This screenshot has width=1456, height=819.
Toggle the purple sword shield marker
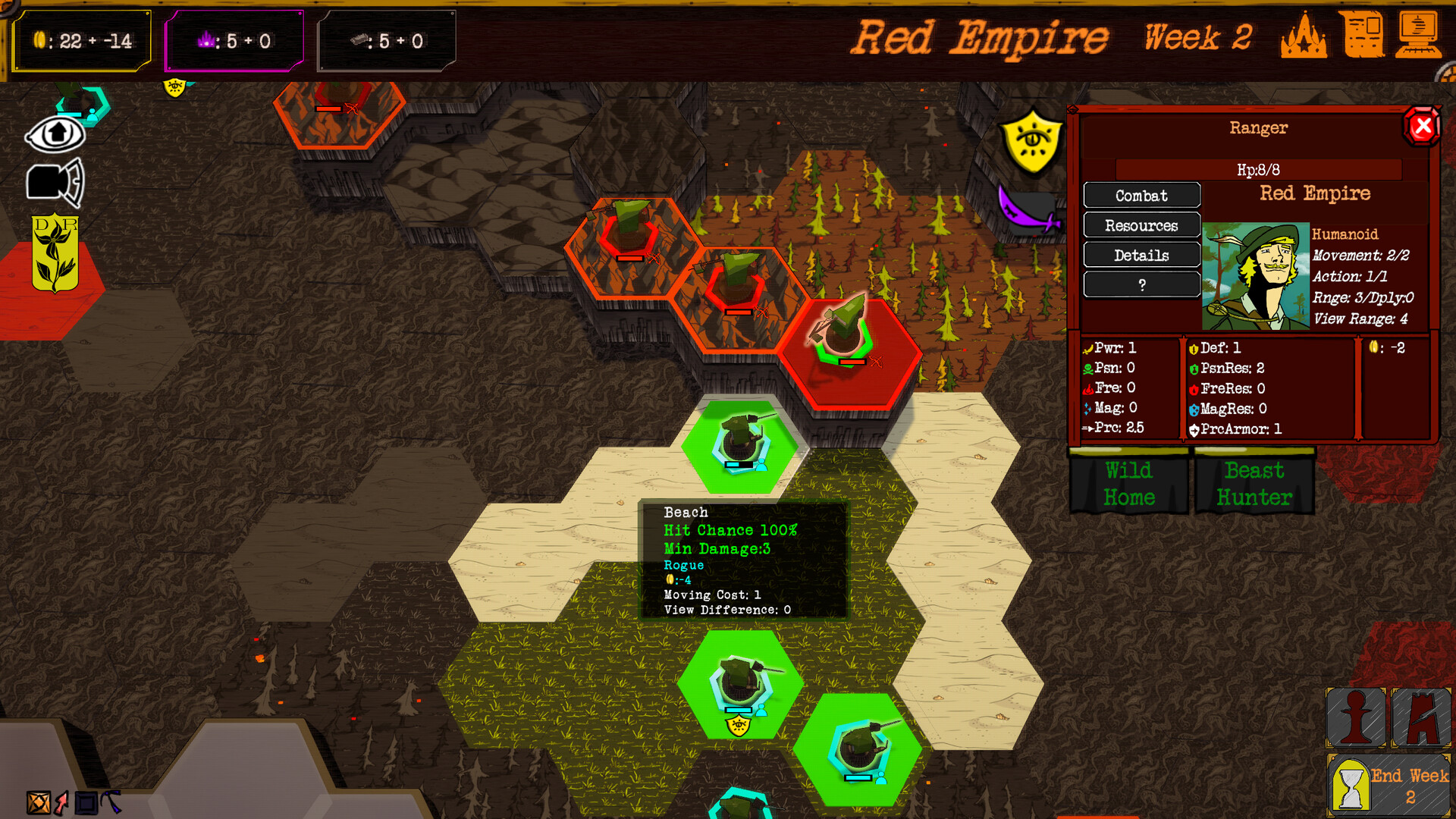click(1025, 205)
